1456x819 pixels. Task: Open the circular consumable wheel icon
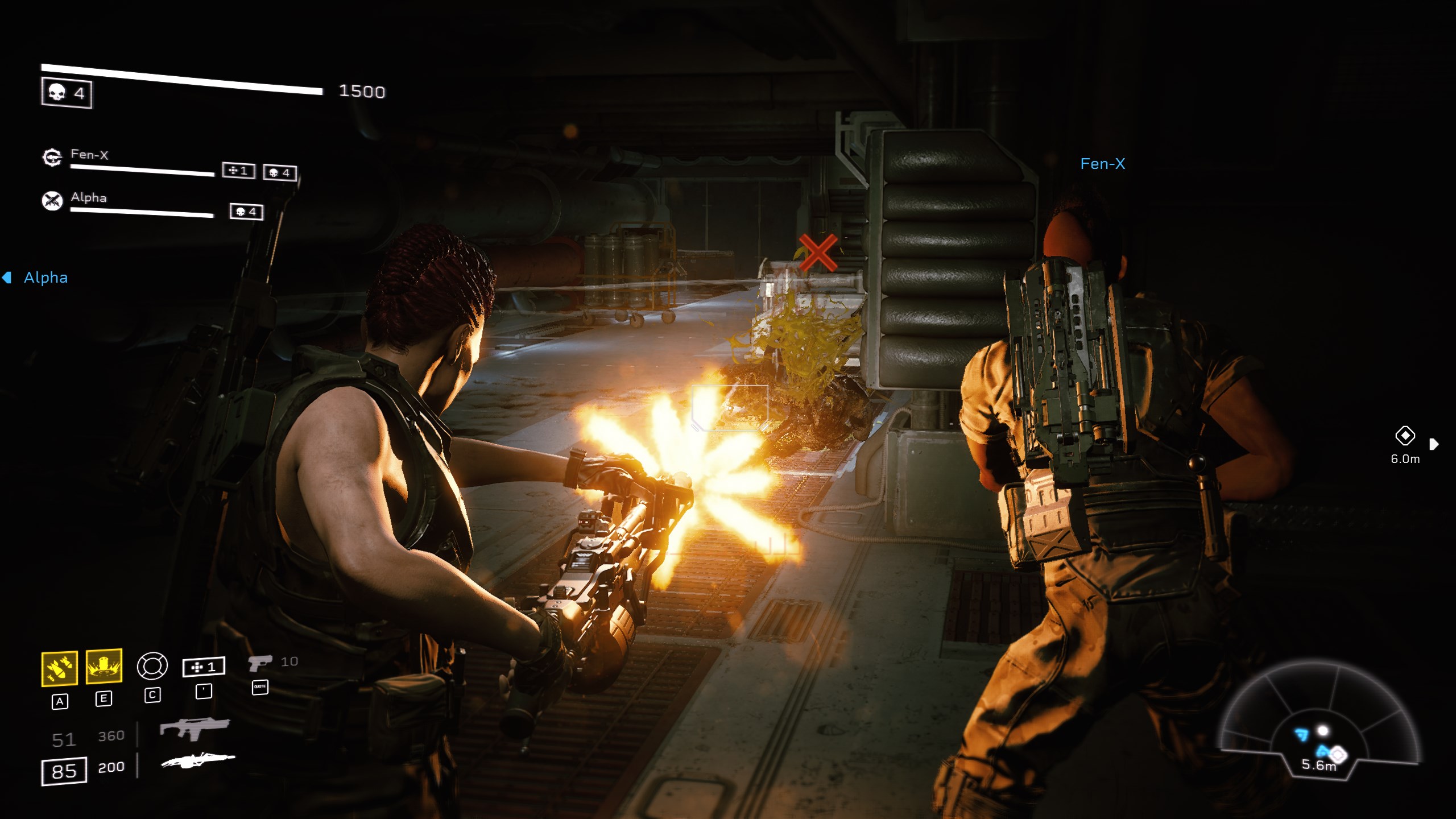tap(152, 665)
